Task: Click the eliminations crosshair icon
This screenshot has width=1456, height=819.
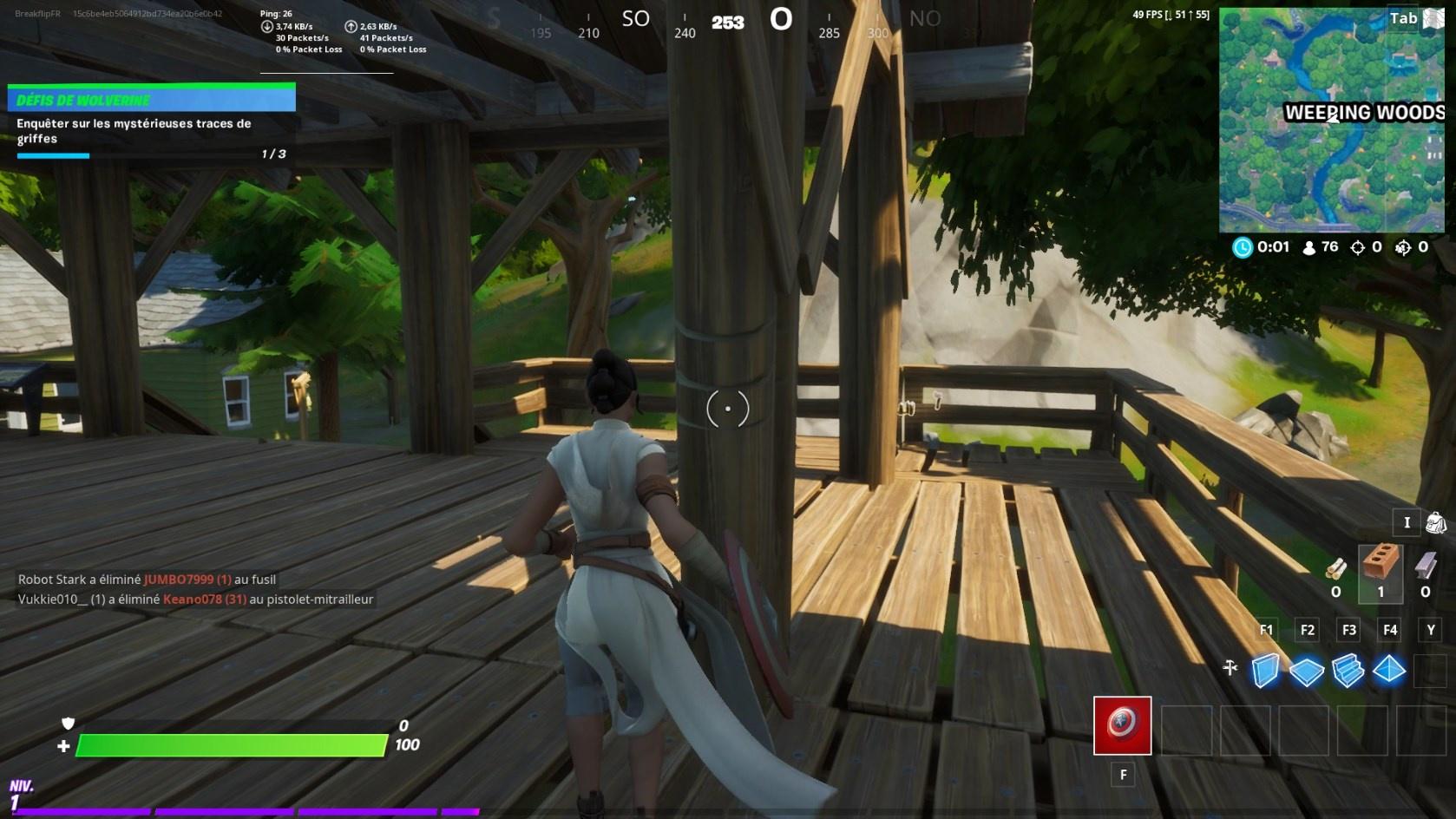Action: [1358, 246]
